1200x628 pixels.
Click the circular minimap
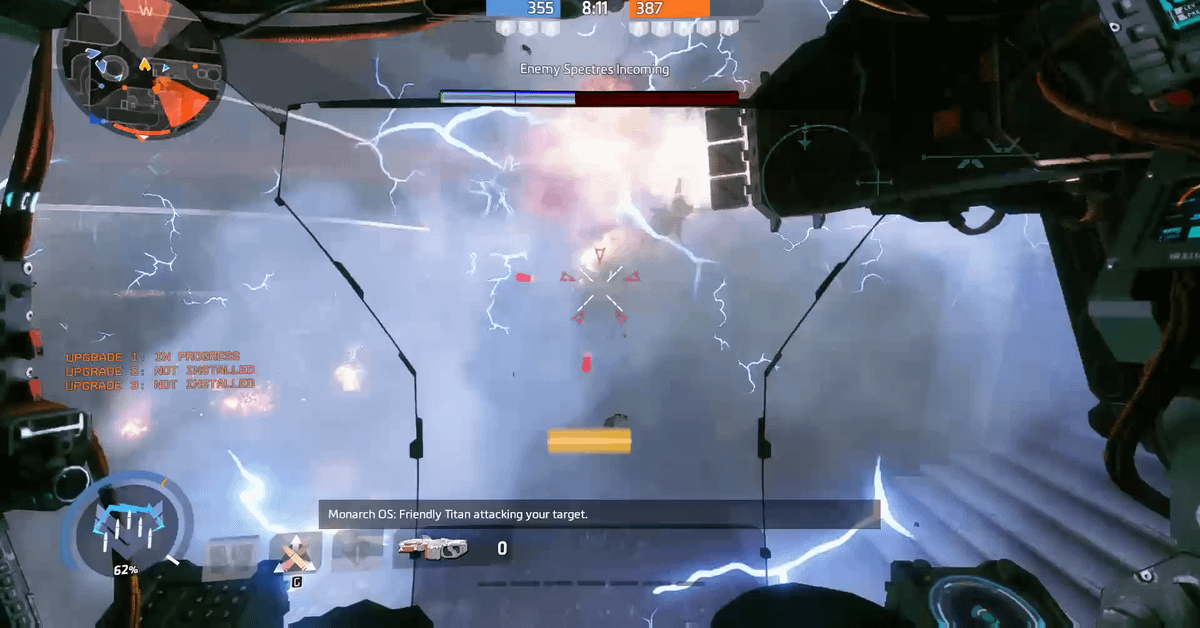[140, 69]
